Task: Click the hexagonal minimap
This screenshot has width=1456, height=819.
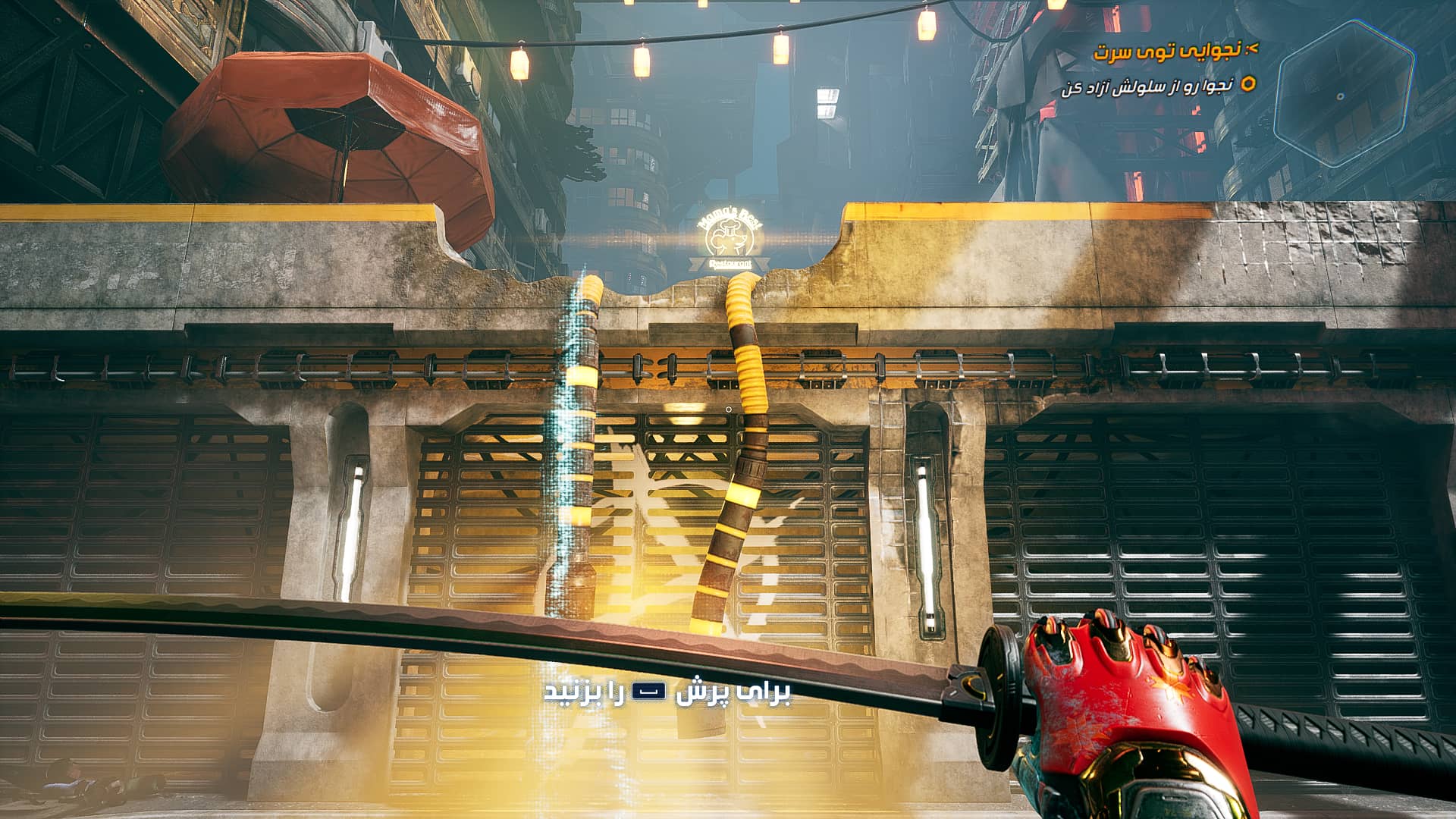Action: (1344, 93)
